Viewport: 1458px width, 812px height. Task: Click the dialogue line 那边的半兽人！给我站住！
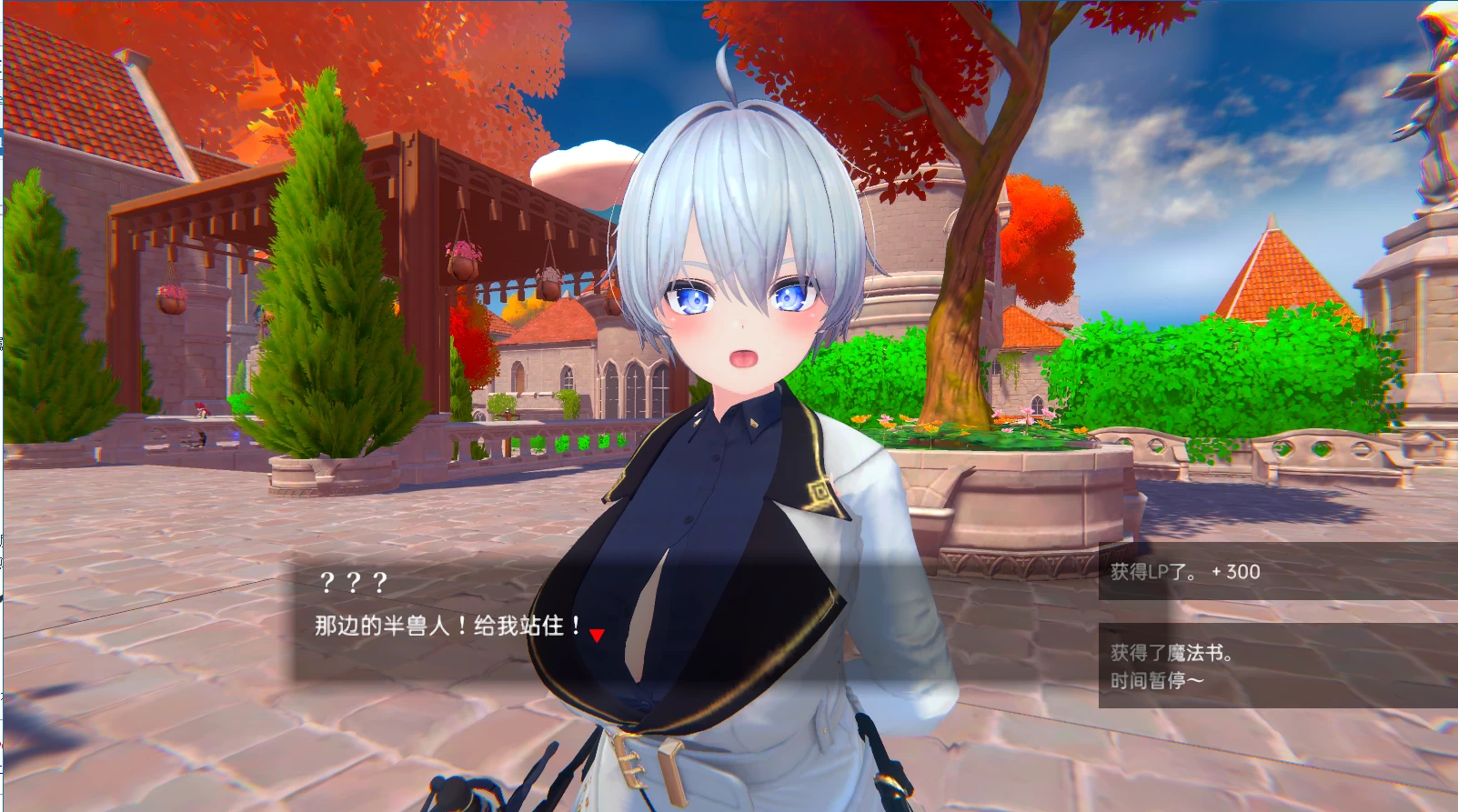click(446, 627)
